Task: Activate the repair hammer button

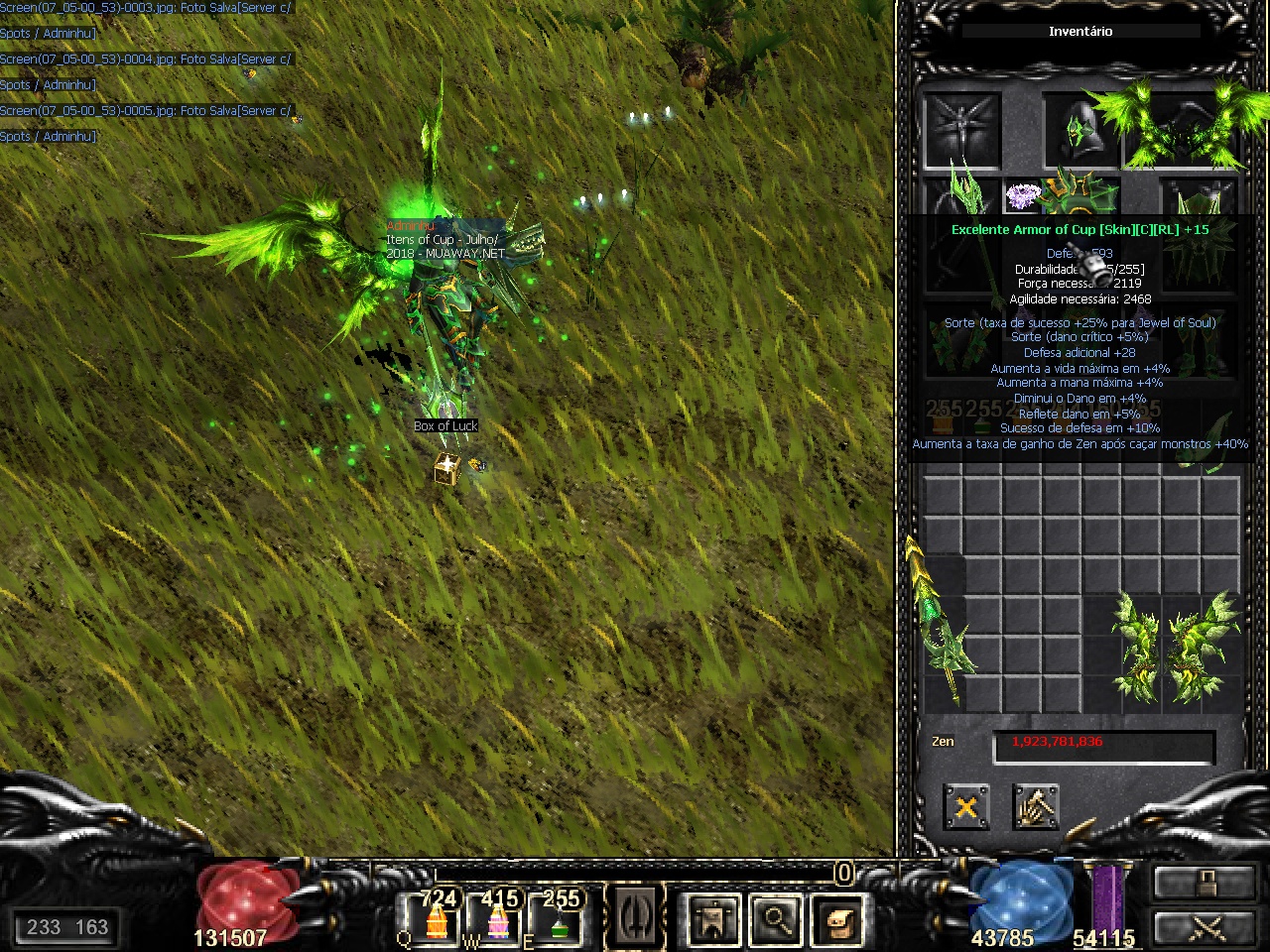Action: click(x=1035, y=807)
